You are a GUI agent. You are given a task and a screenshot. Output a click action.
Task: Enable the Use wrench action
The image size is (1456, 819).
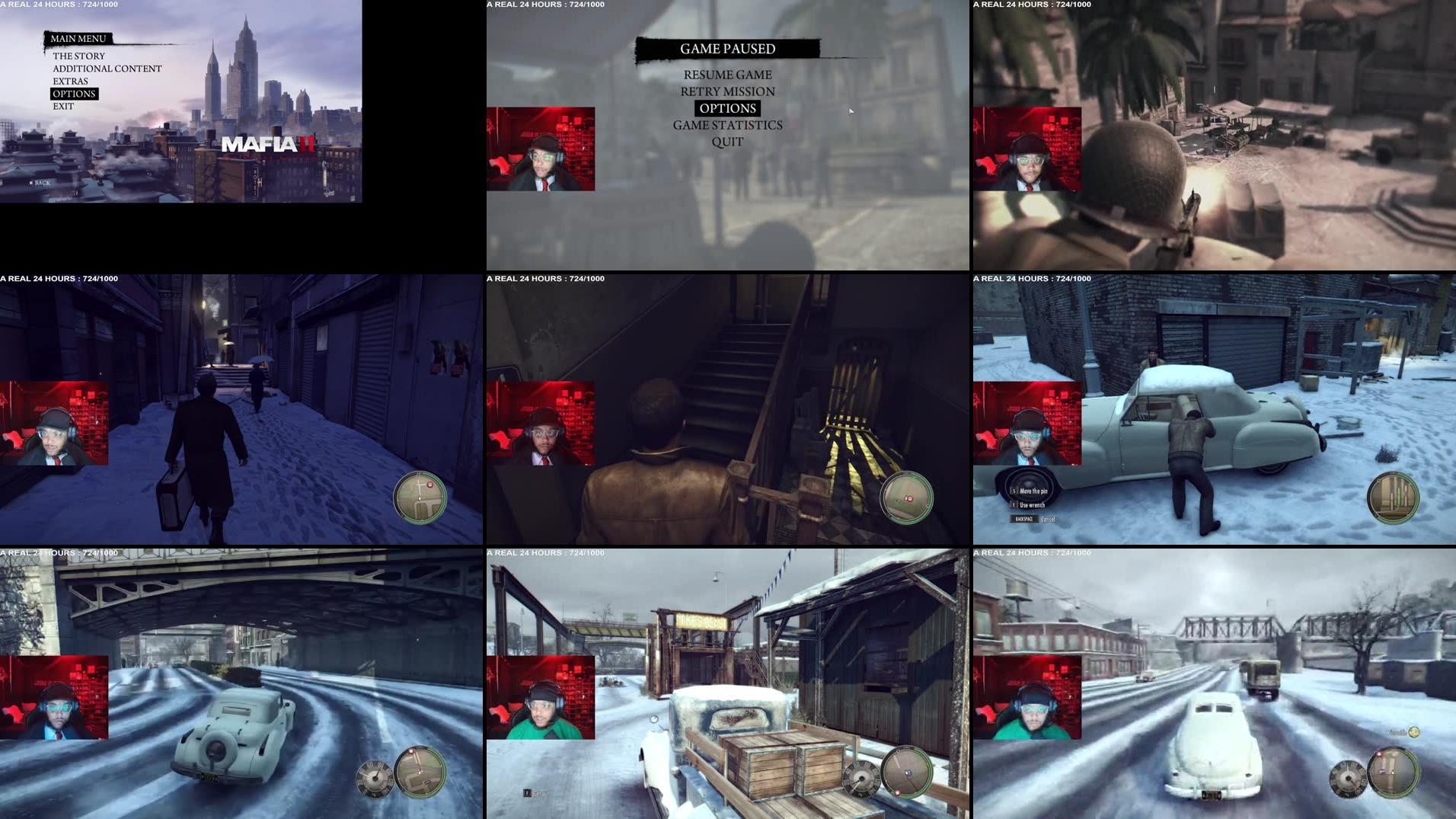(1033, 505)
